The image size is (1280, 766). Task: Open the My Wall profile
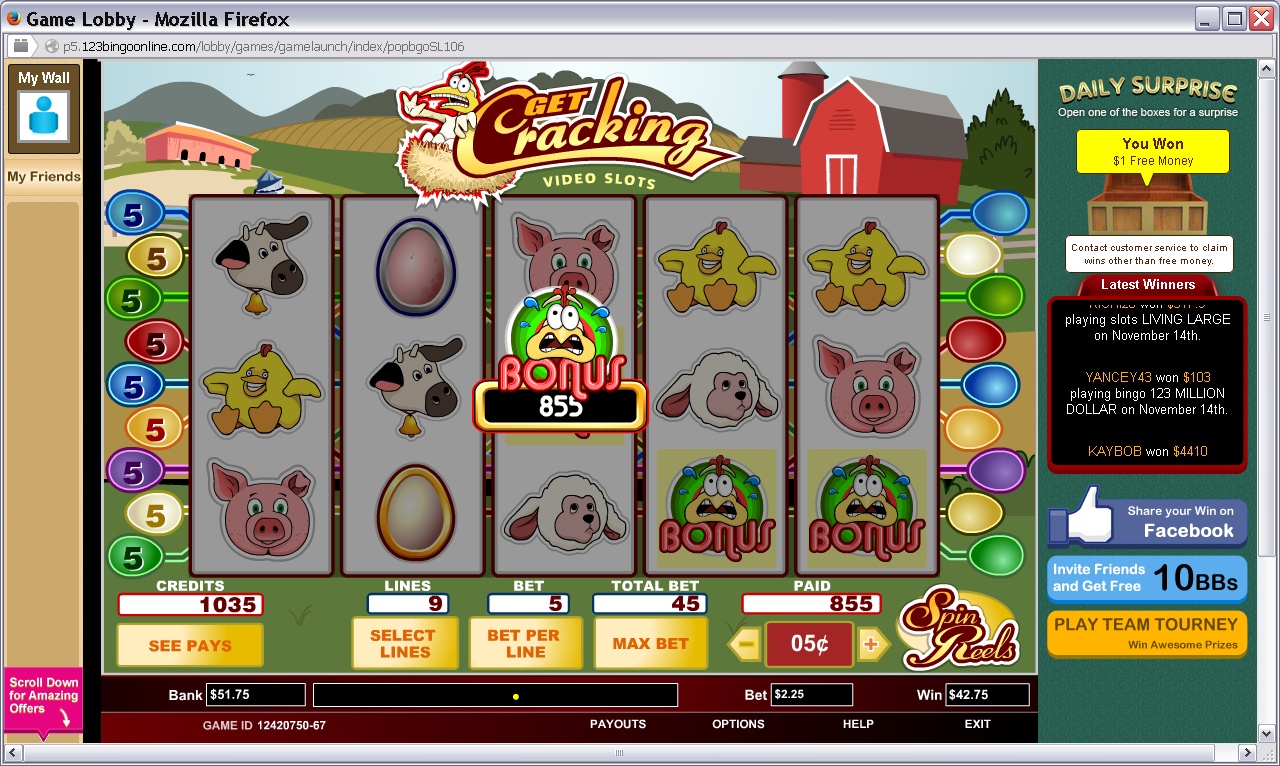[x=44, y=108]
